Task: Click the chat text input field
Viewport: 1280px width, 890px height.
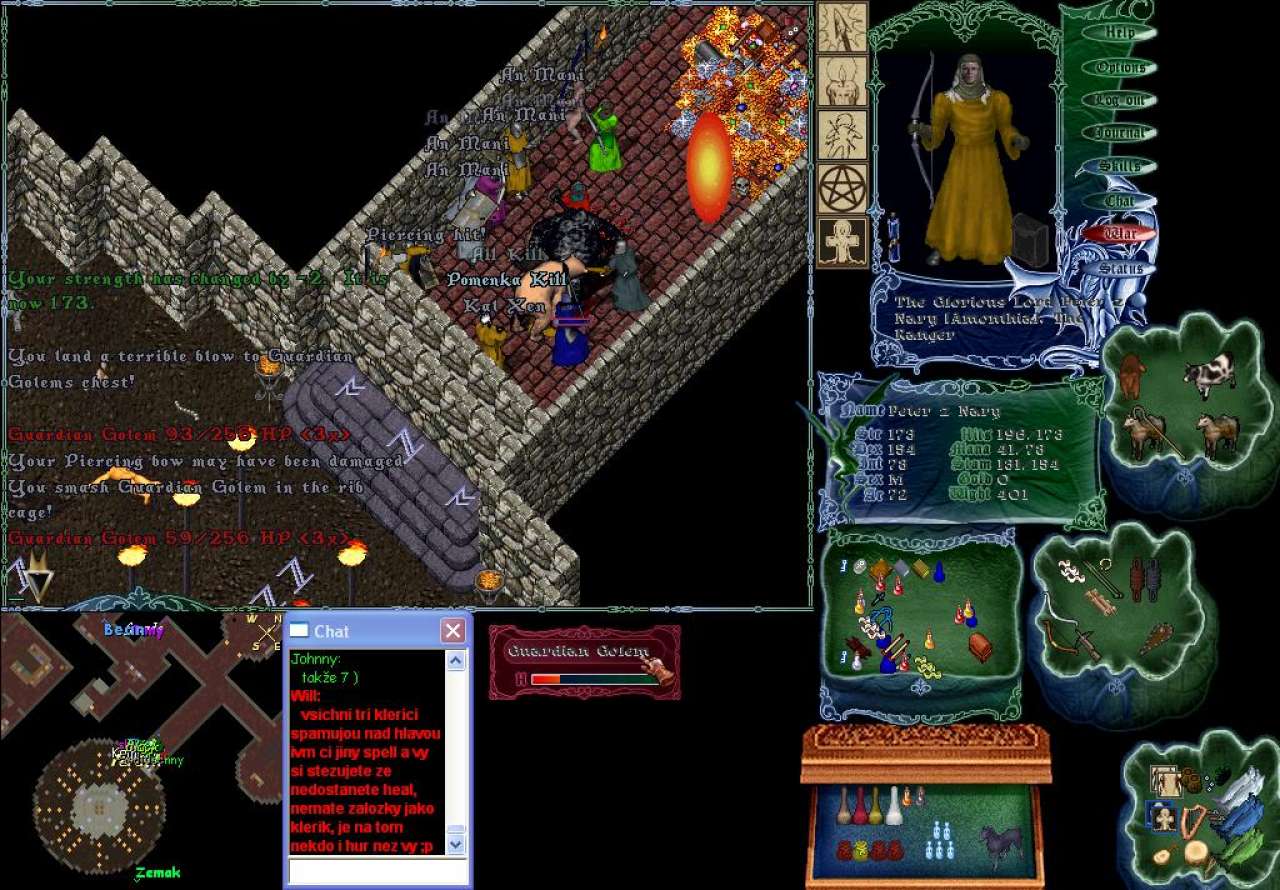Action: click(x=378, y=871)
